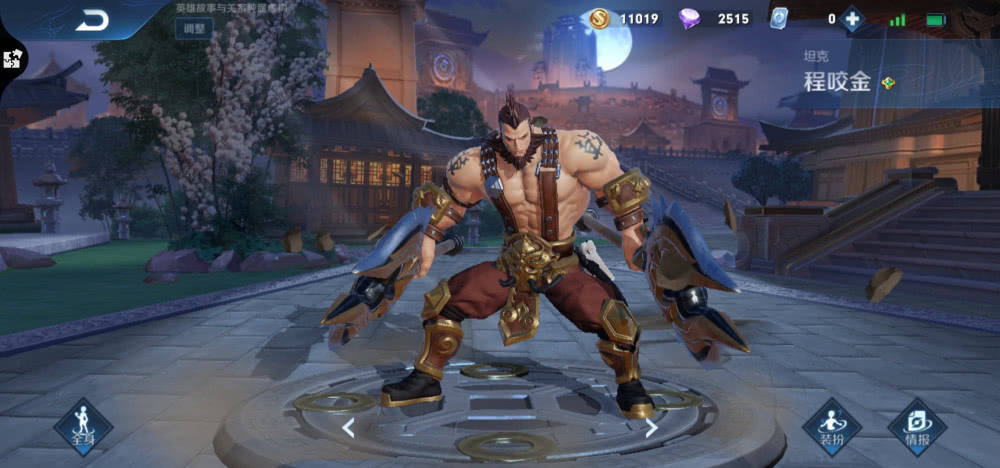The height and width of the screenshot is (468, 1000).
Task: Toggle the 全身 full-body view
Action: point(82,427)
